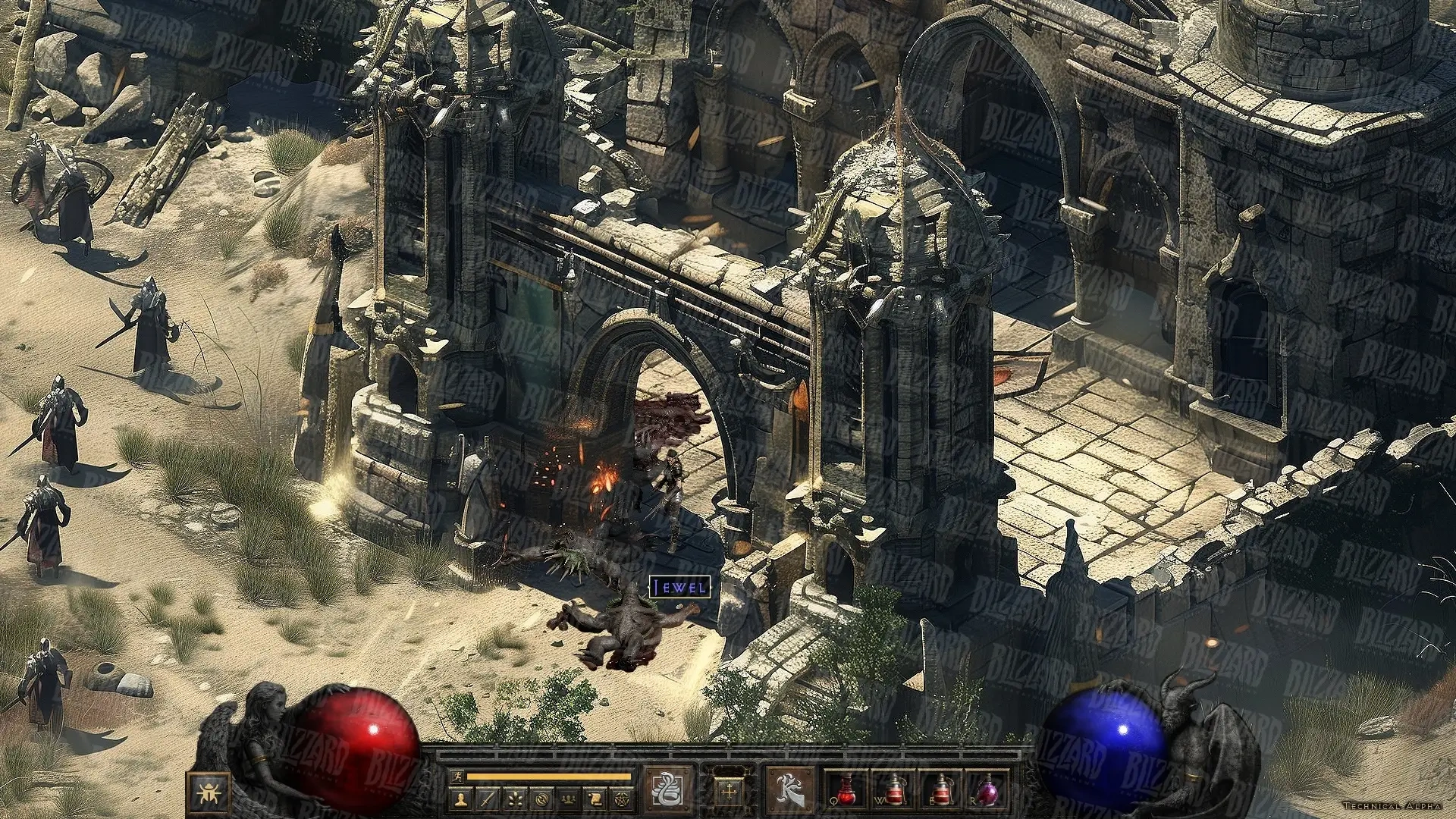Click the round swirl icon in the mini panel

[x=541, y=799]
